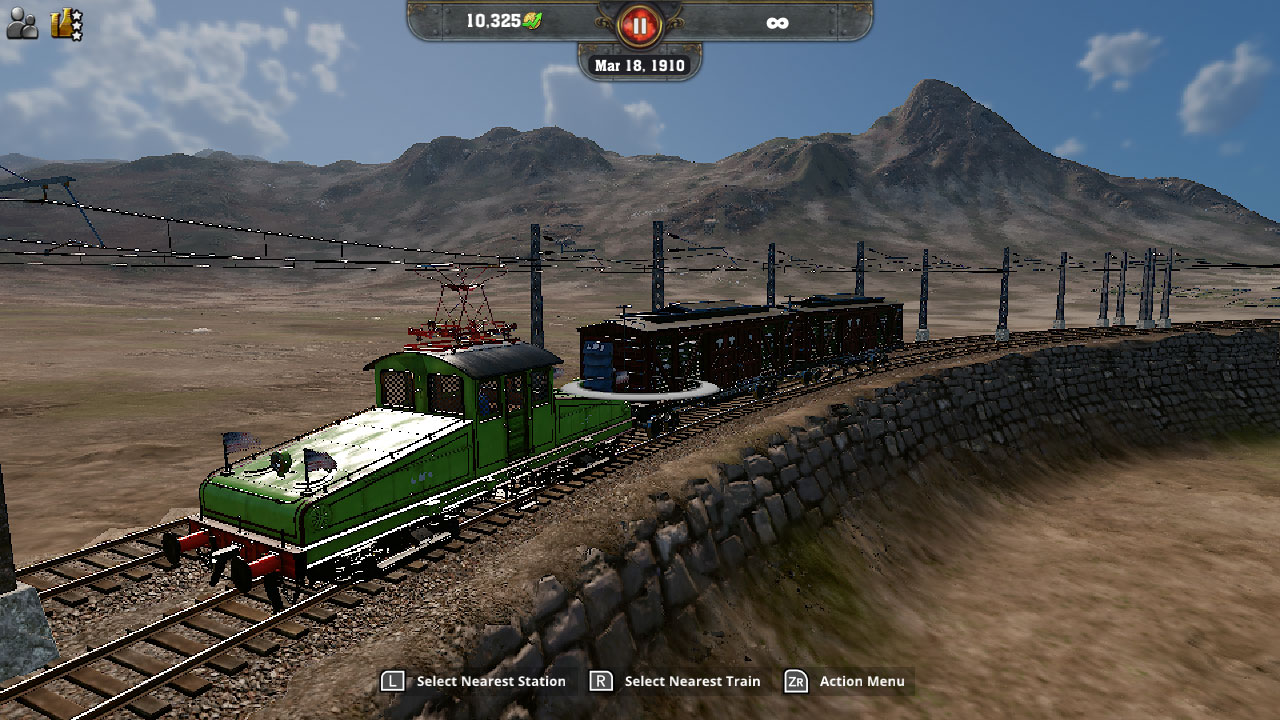
Task: Open the date panel showing Mar 18, 1910
Action: pyautogui.click(x=639, y=64)
